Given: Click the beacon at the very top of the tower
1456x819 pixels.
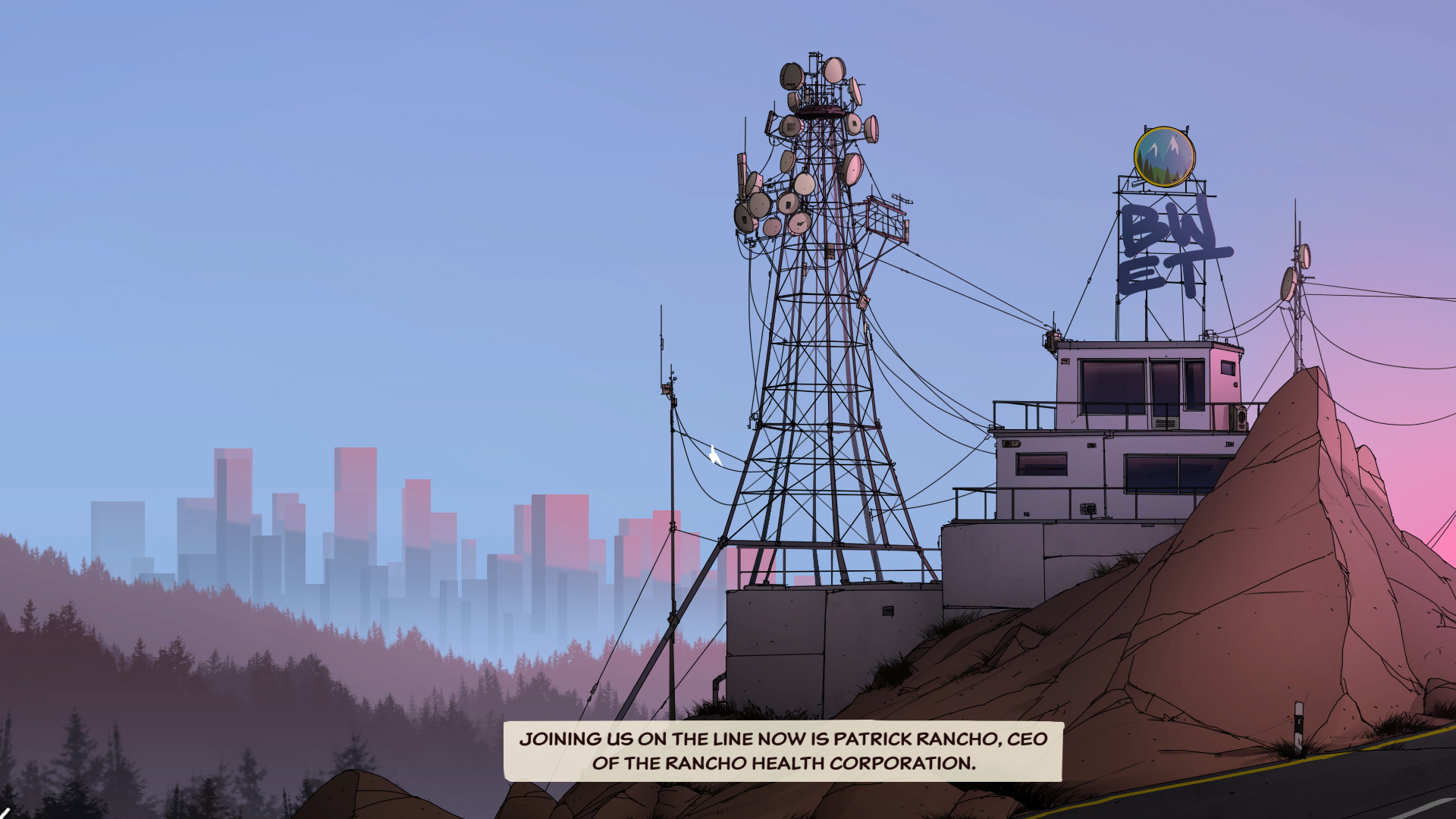Looking at the screenshot, I should pyautogui.click(x=815, y=55).
